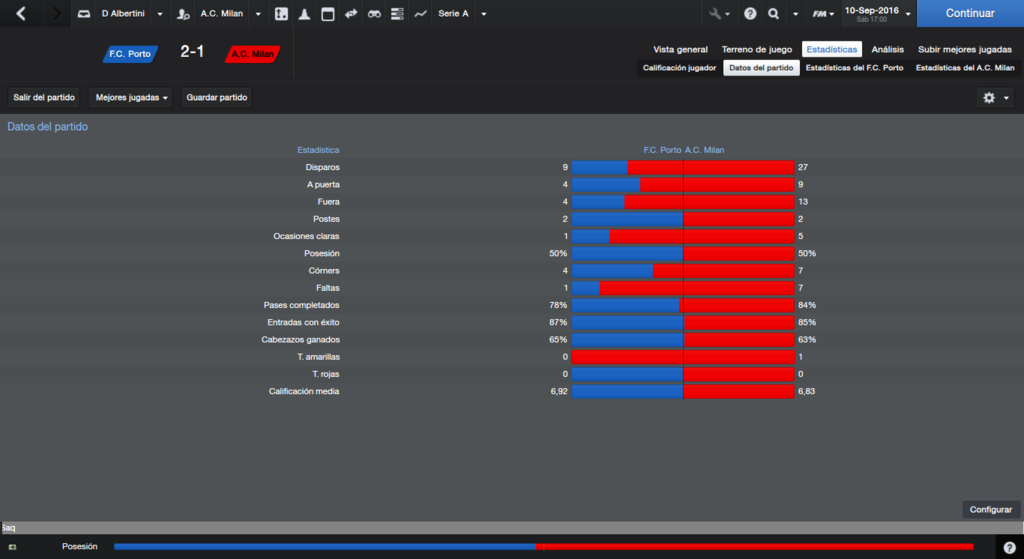
Task: Show Estadísticas del A.C. Milan
Action: point(965,68)
